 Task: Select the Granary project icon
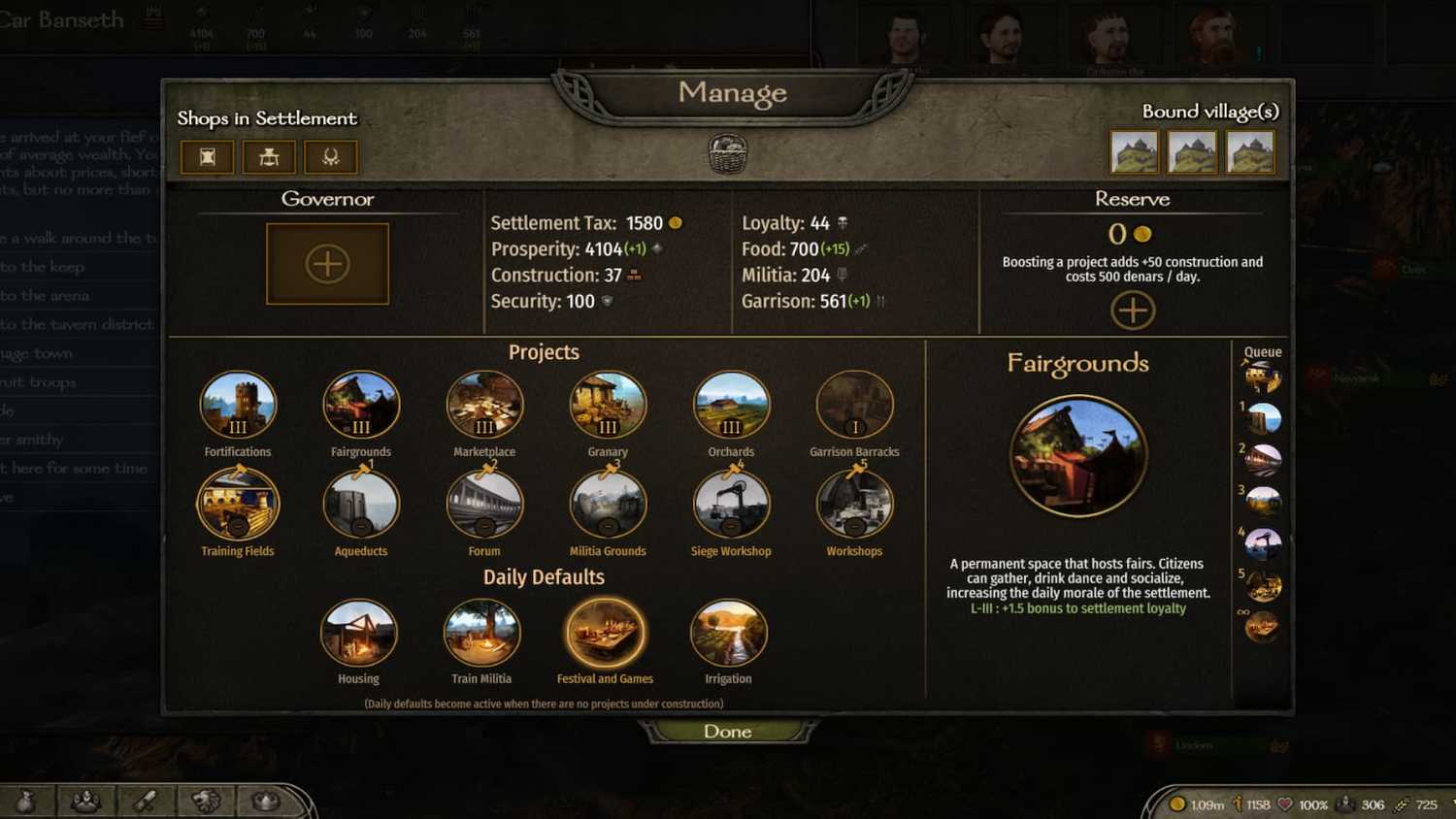(x=607, y=406)
